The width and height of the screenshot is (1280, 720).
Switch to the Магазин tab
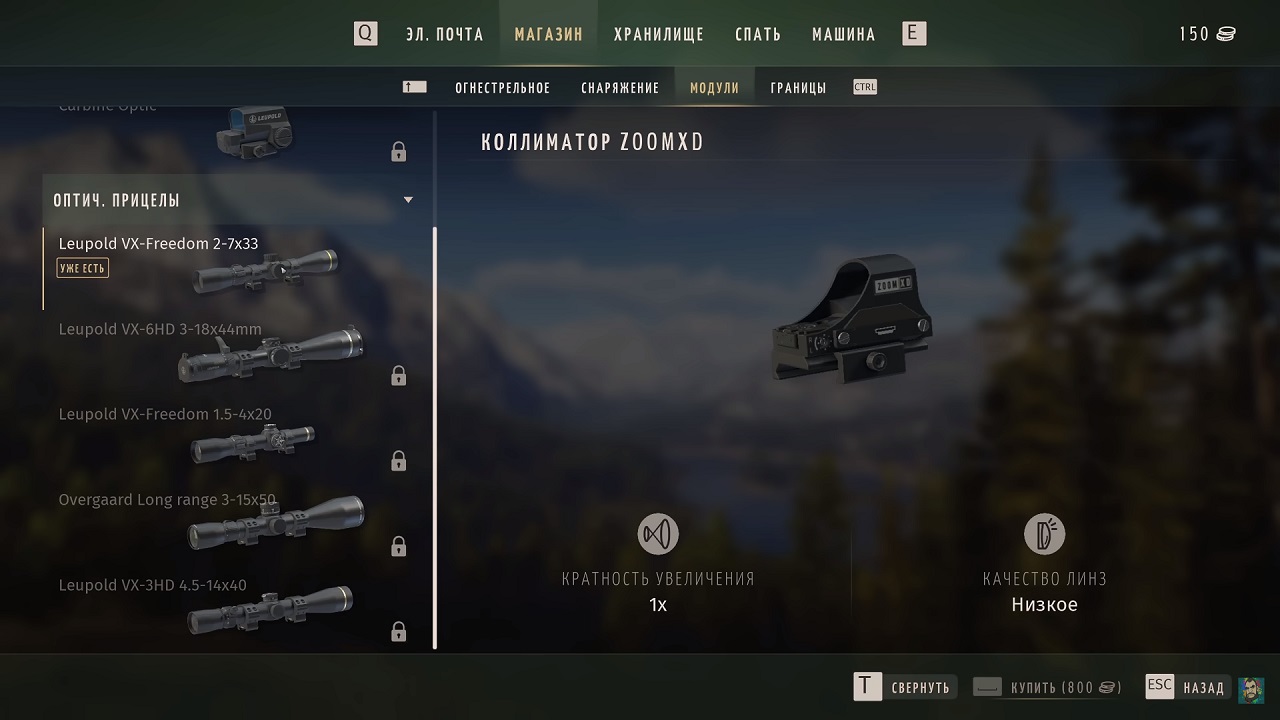click(x=548, y=34)
